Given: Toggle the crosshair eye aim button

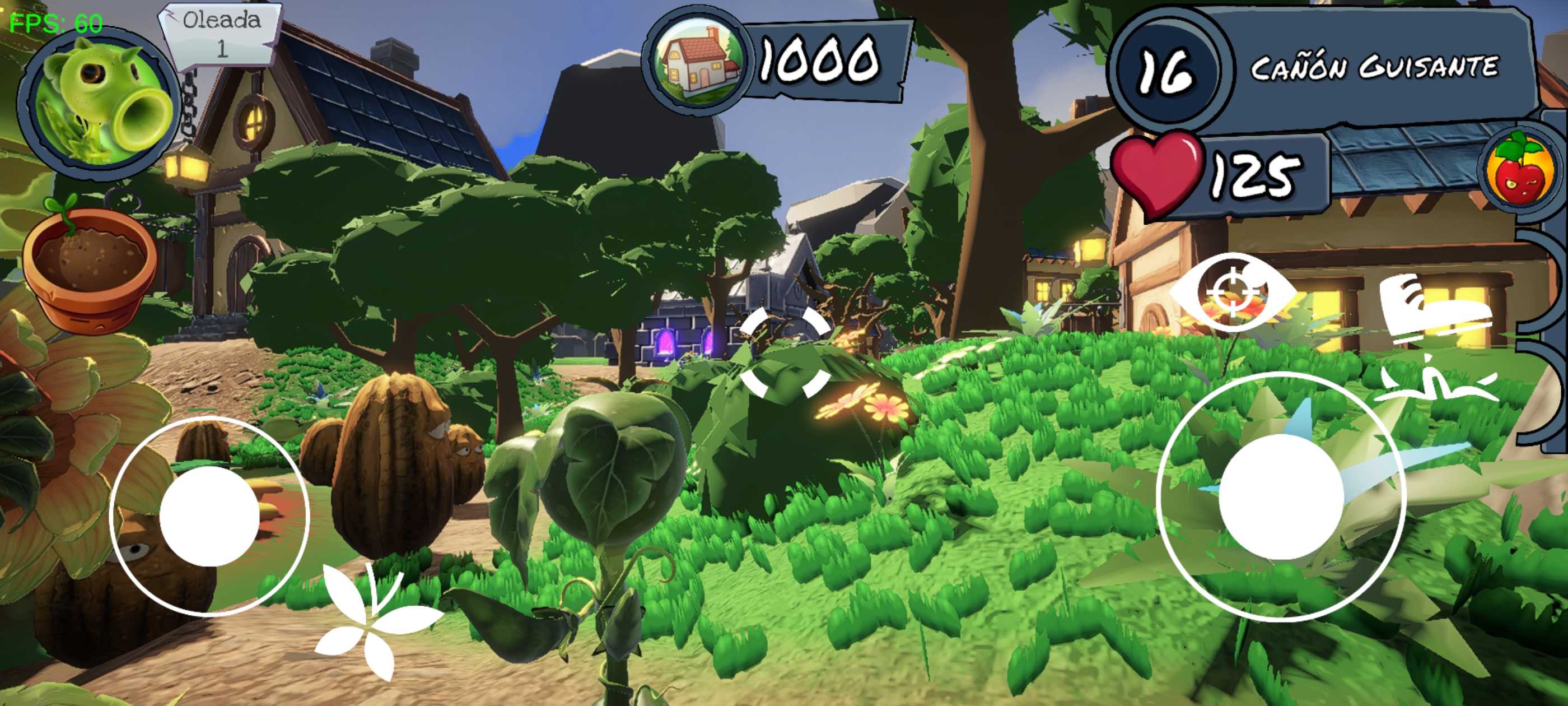Looking at the screenshot, I should (1233, 292).
